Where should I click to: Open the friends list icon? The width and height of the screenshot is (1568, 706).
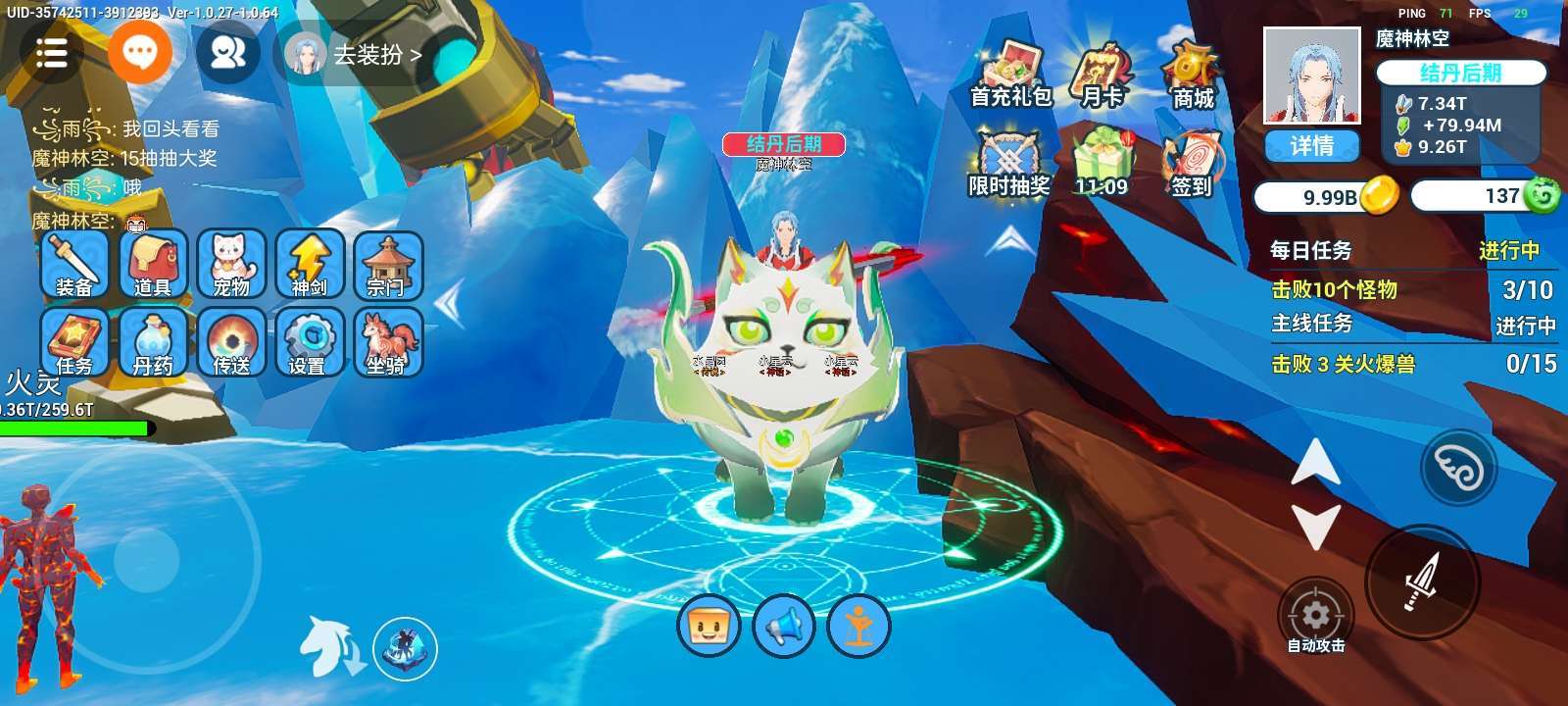(x=227, y=53)
